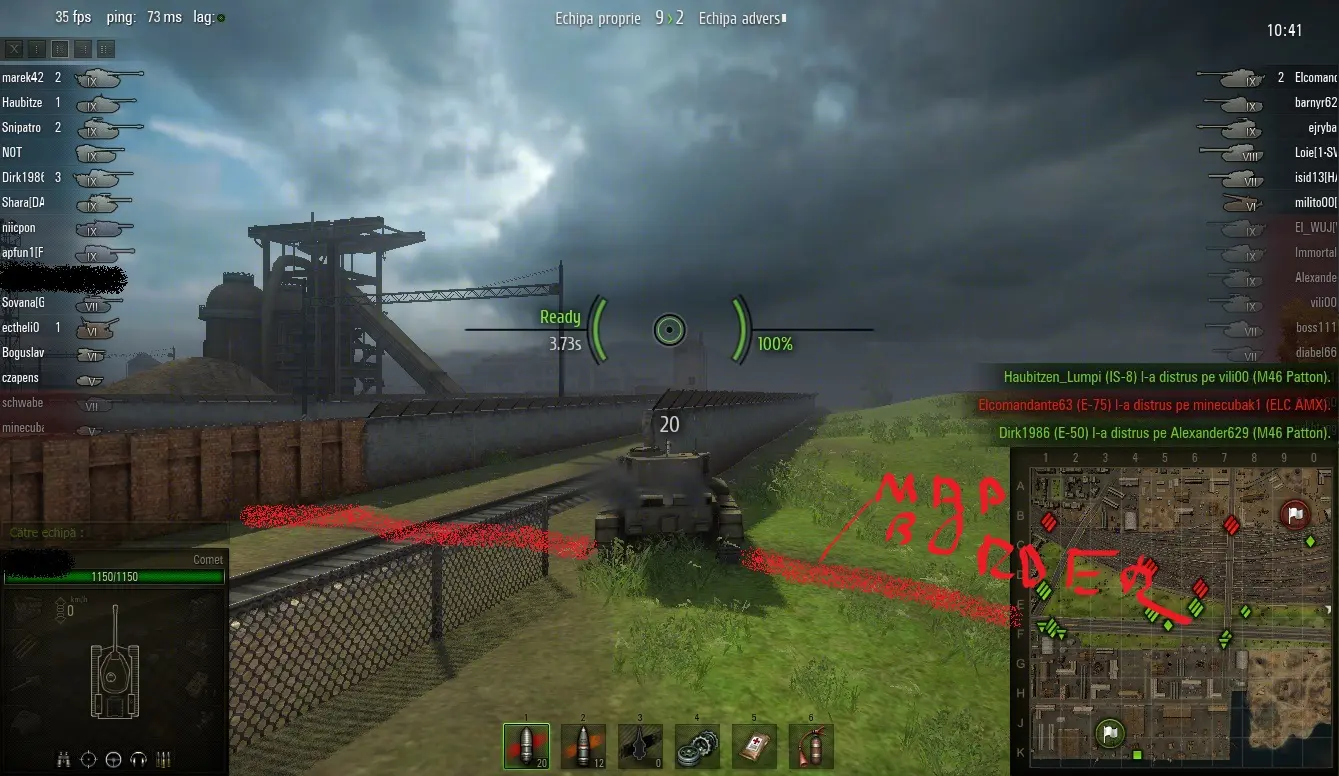Select ectheli0 in the team roster
The image size is (1339, 776).
(21, 327)
